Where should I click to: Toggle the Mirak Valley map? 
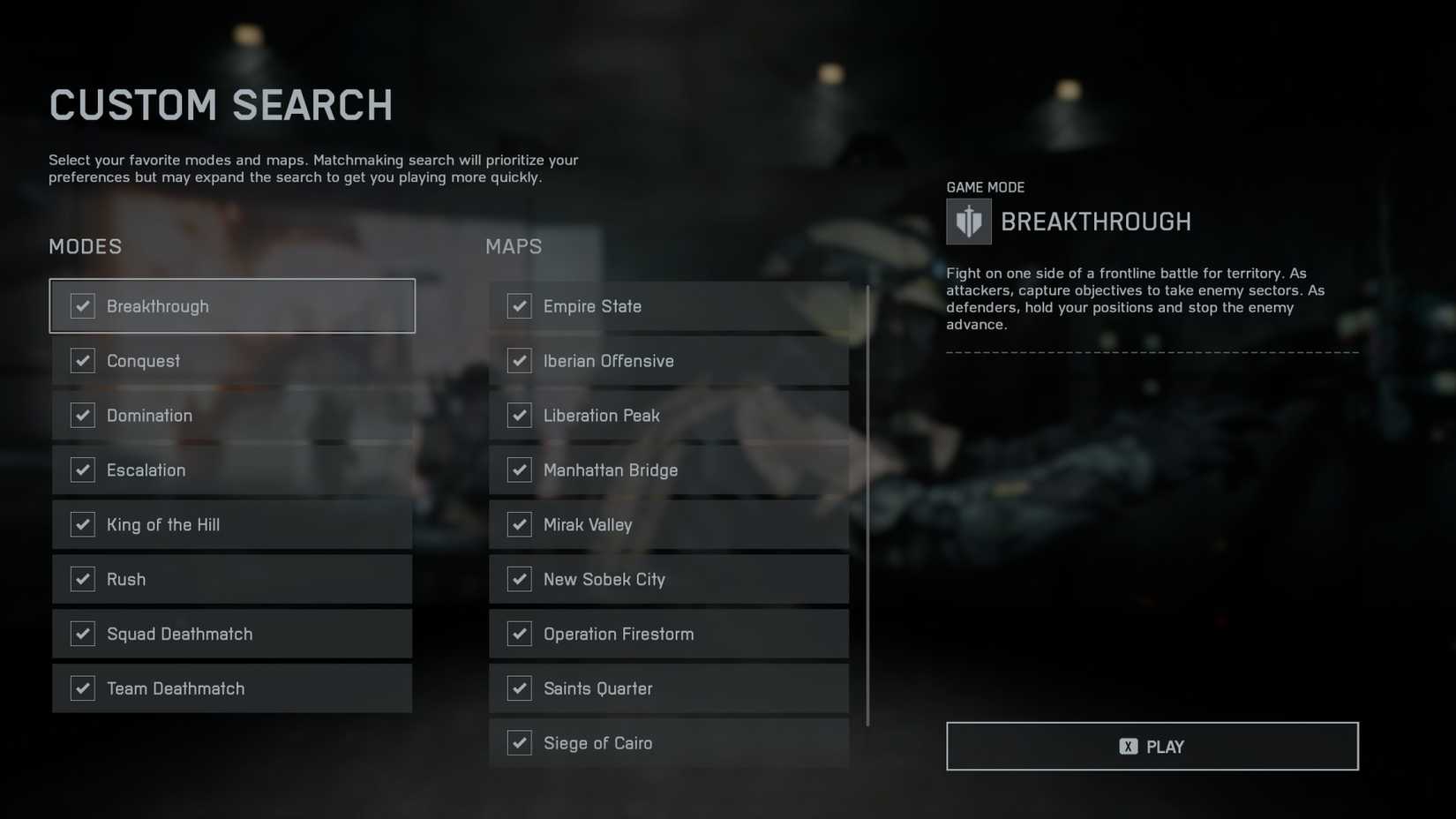click(519, 524)
